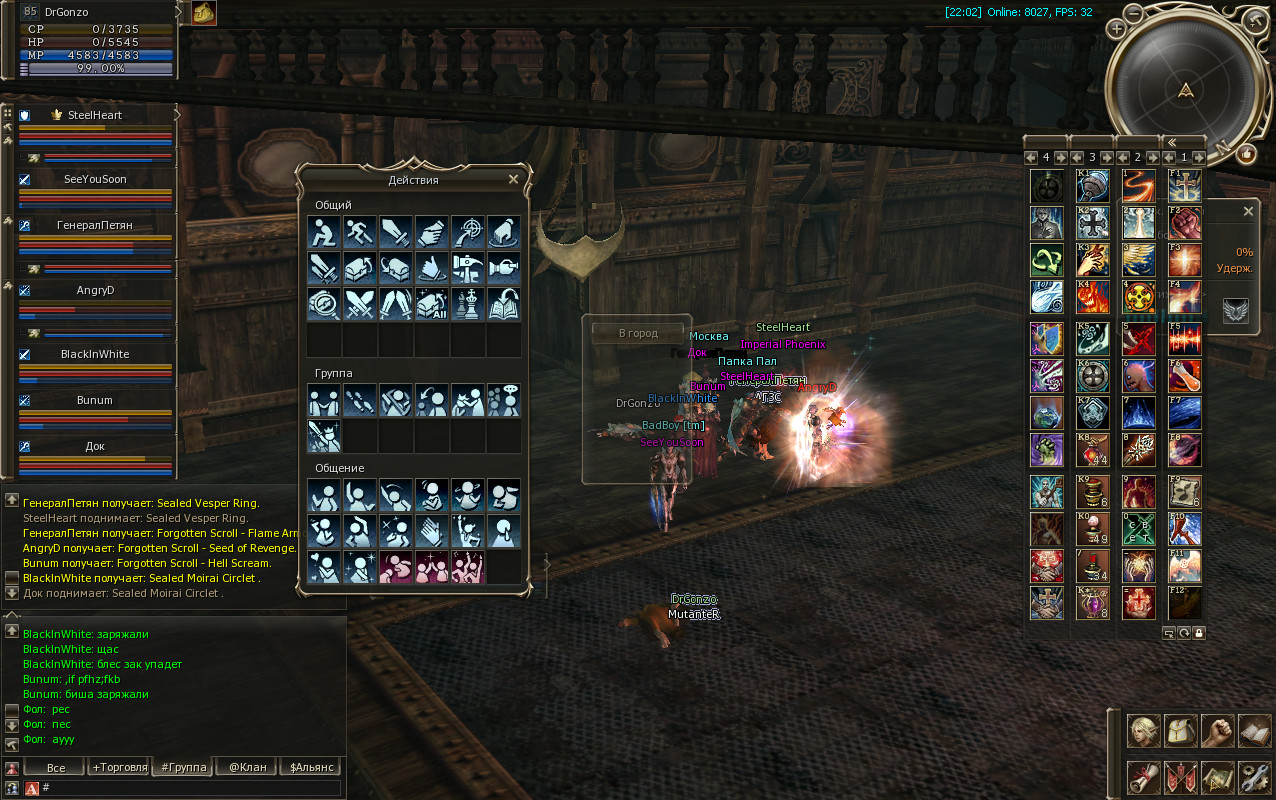Switch to the Все chat tab
The width and height of the screenshot is (1276, 800).
click(x=56, y=767)
